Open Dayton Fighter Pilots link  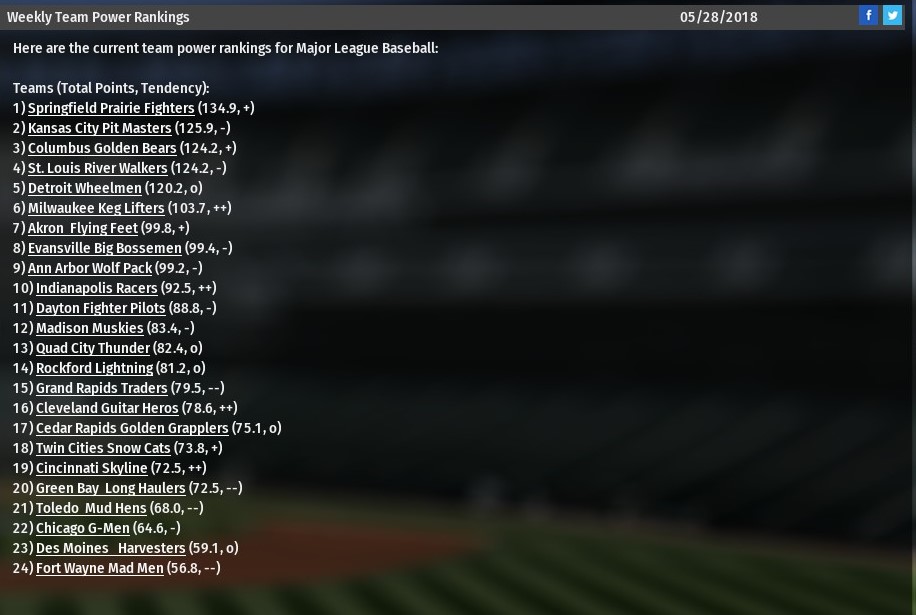(x=100, y=308)
